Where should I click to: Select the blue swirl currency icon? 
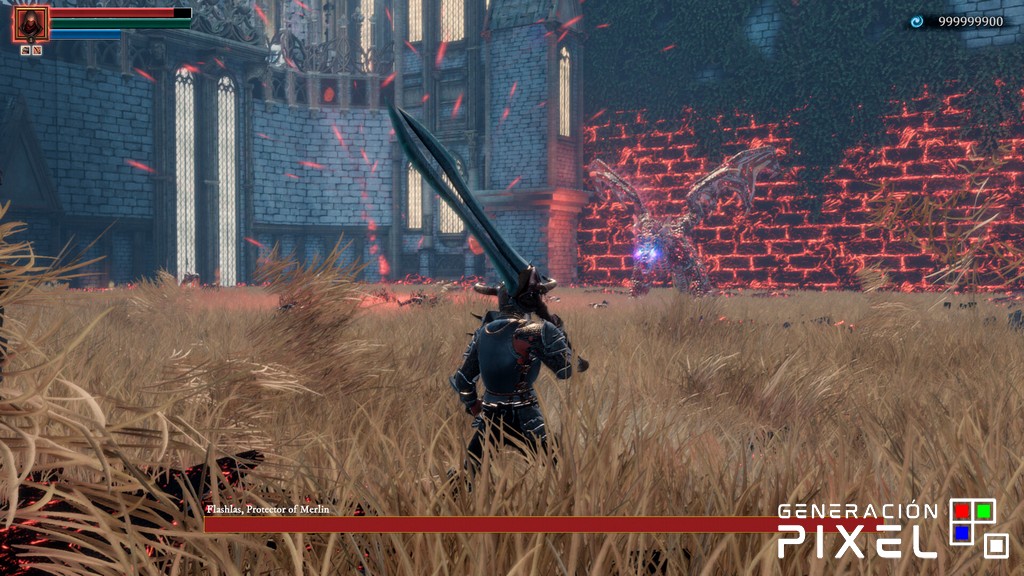tap(917, 21)
